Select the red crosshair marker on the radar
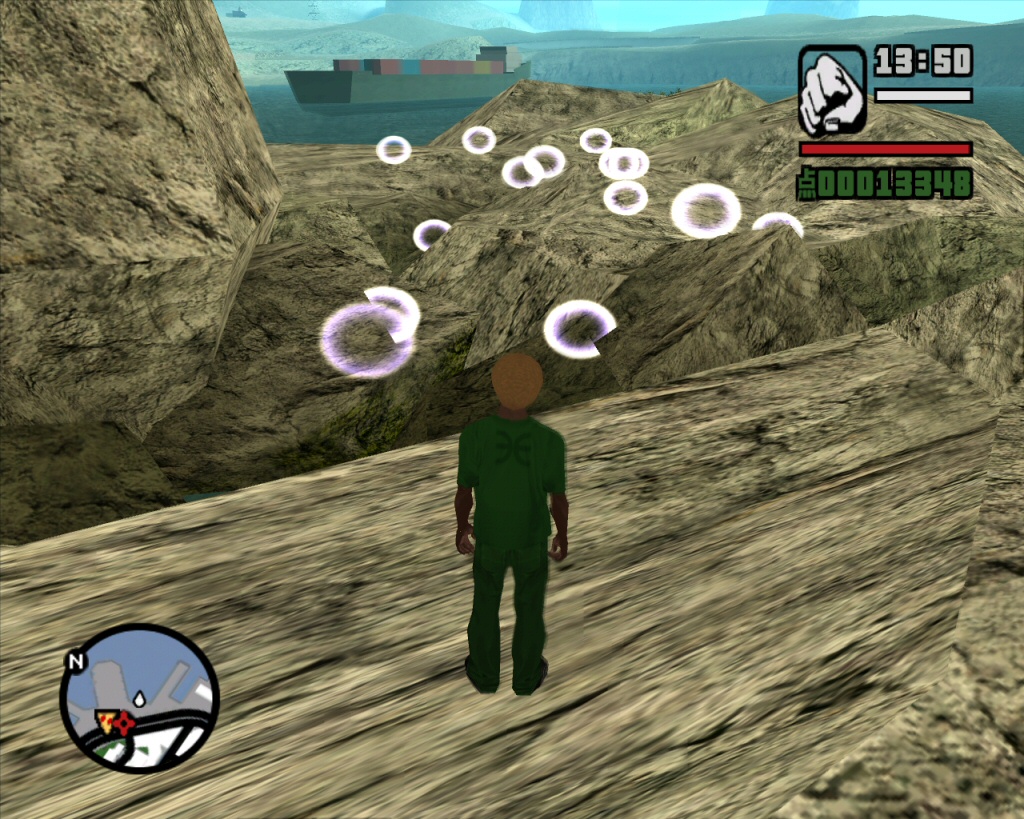 click(123, 722)
